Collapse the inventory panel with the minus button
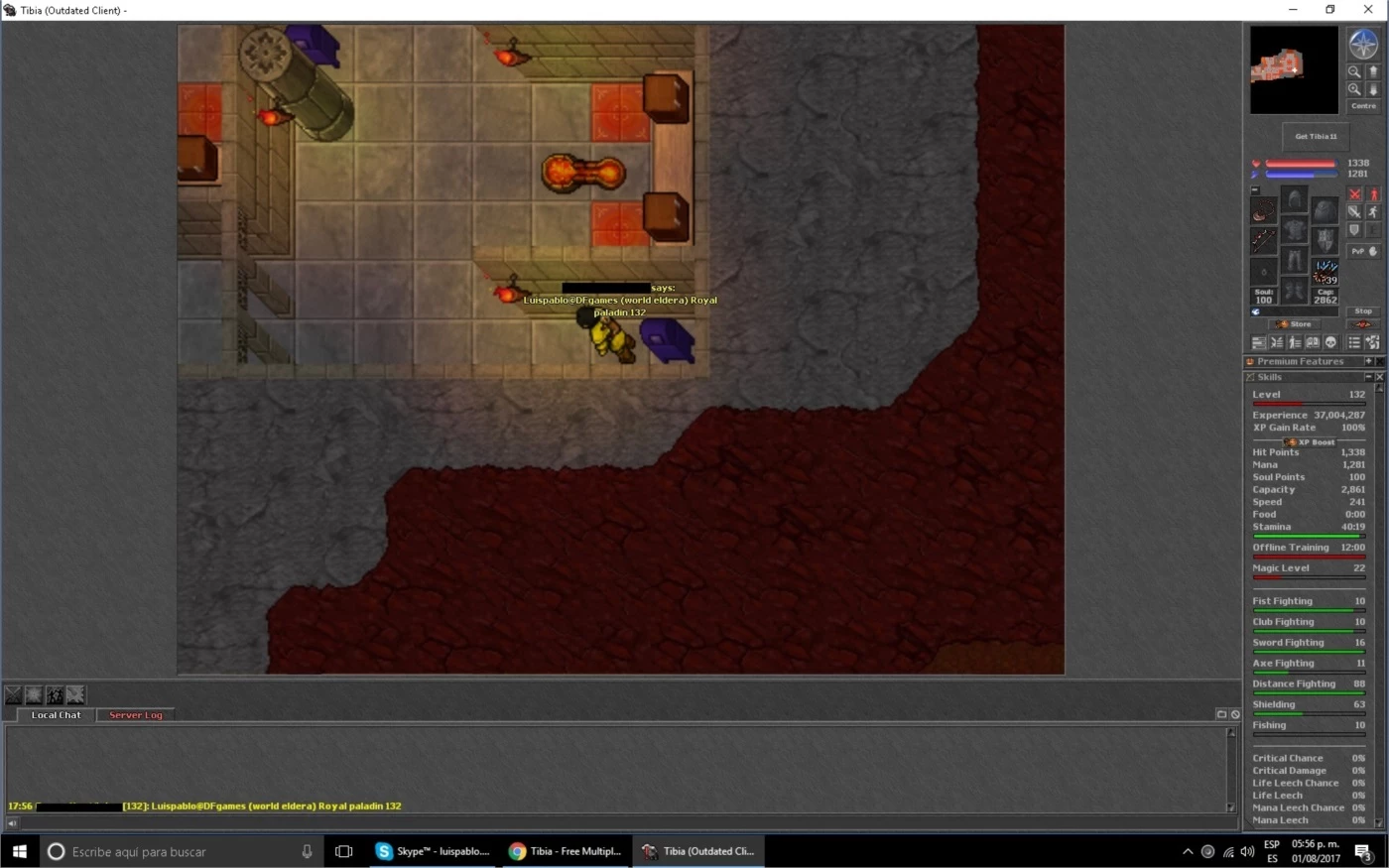 tap(1254, 190)
